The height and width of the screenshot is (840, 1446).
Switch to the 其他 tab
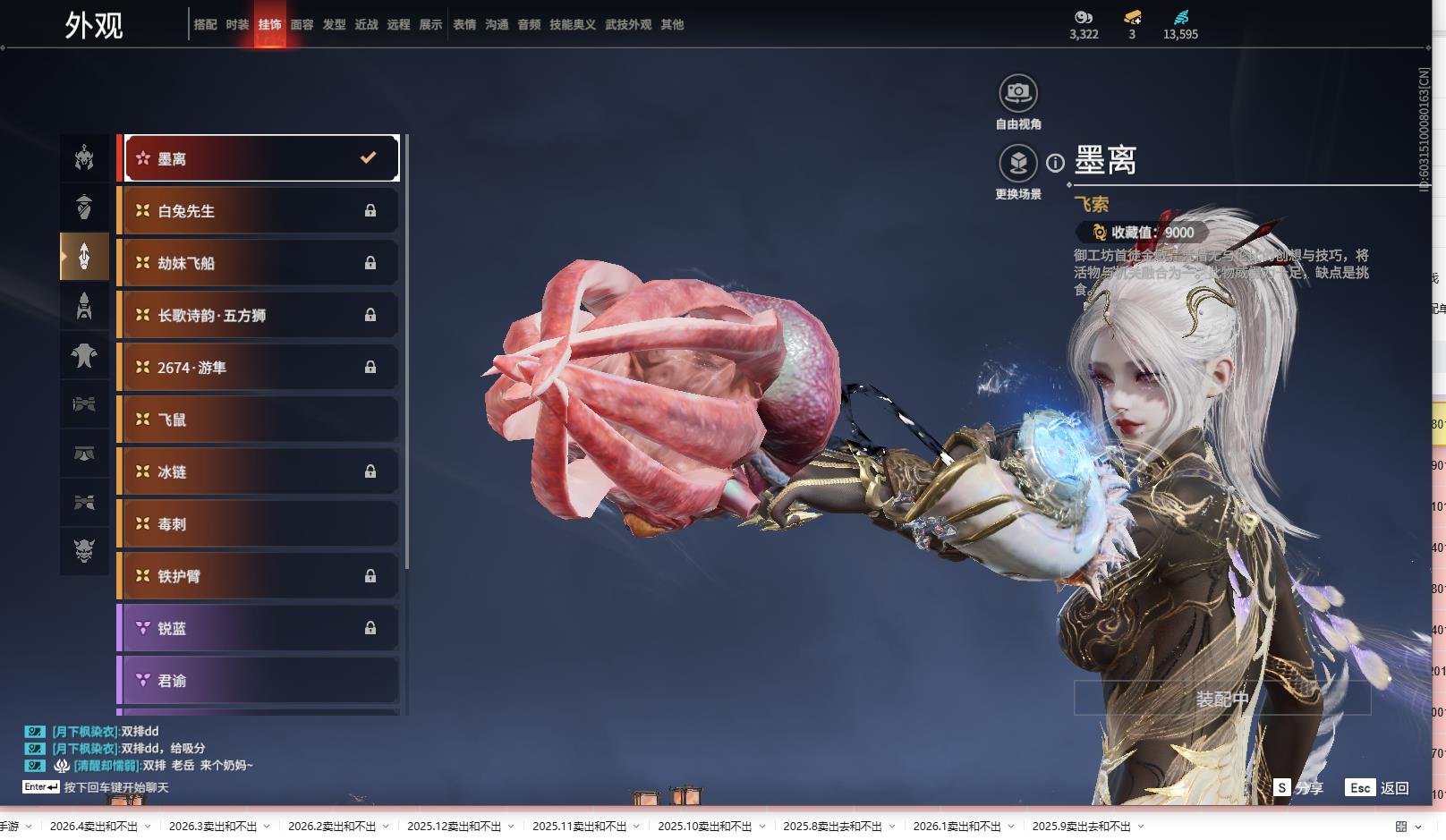point(672,25)
